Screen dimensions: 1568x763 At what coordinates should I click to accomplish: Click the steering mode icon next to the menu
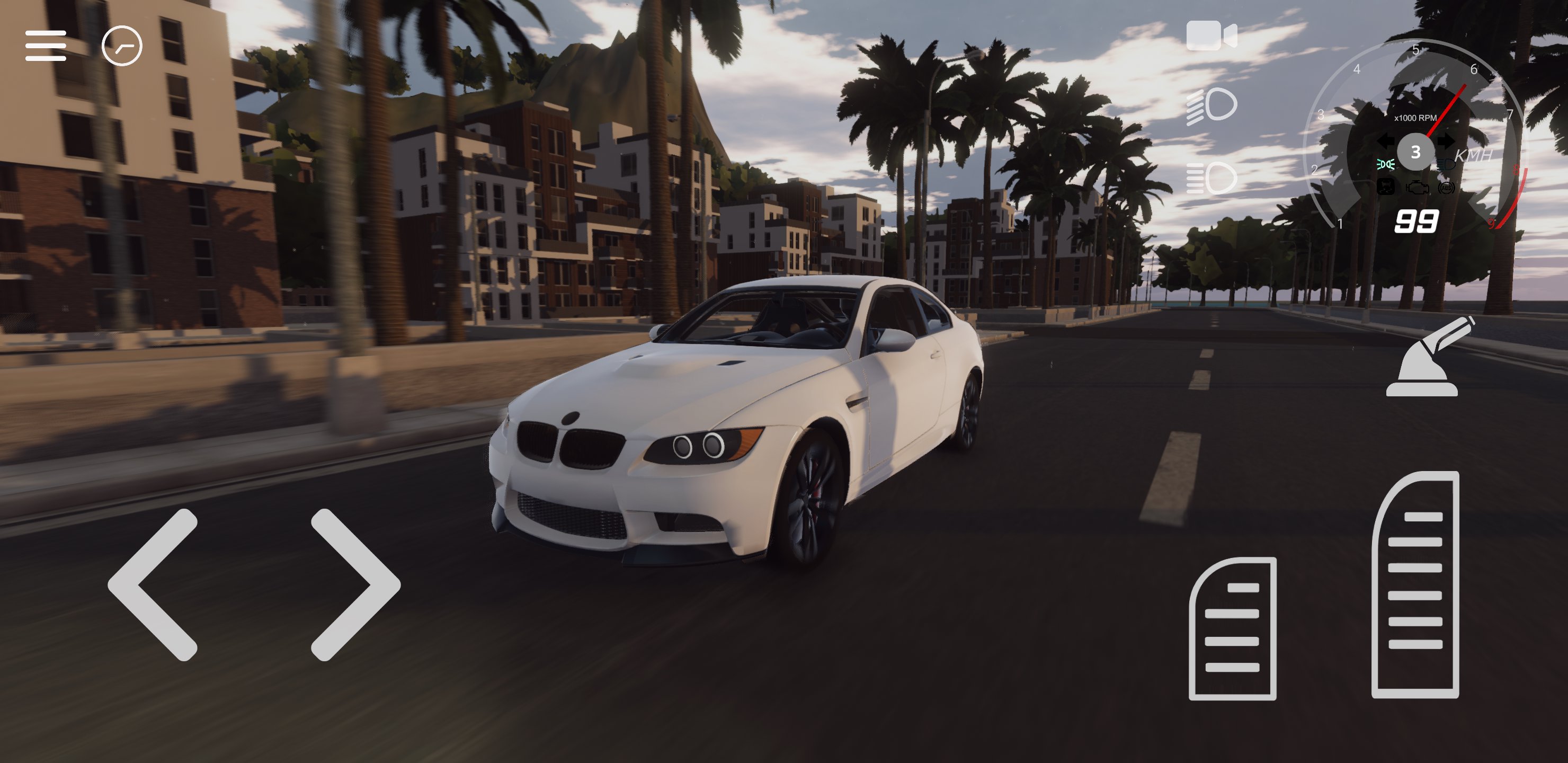(122, 46)
